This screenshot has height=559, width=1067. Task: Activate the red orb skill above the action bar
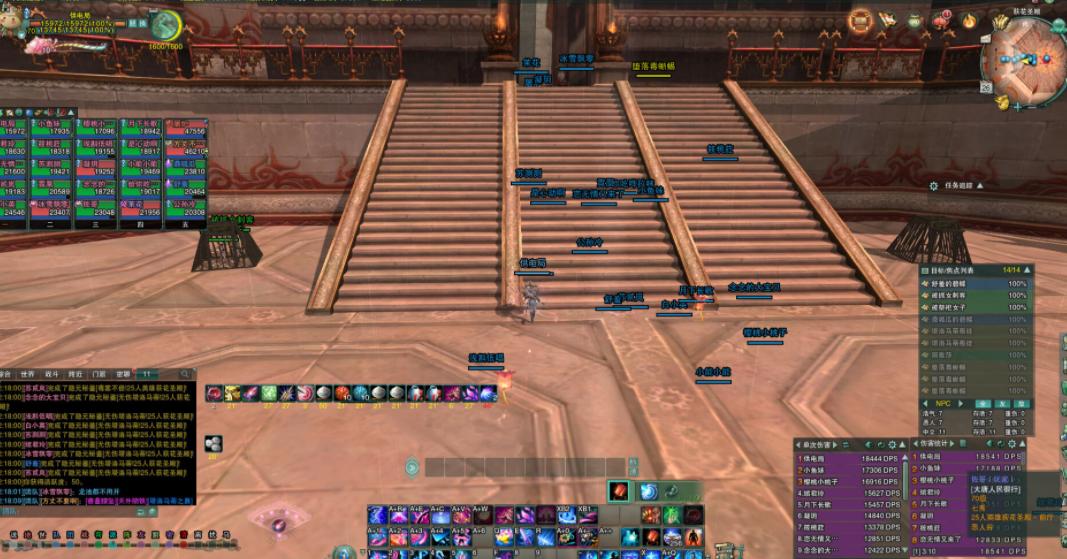click(x=619, y=491)
